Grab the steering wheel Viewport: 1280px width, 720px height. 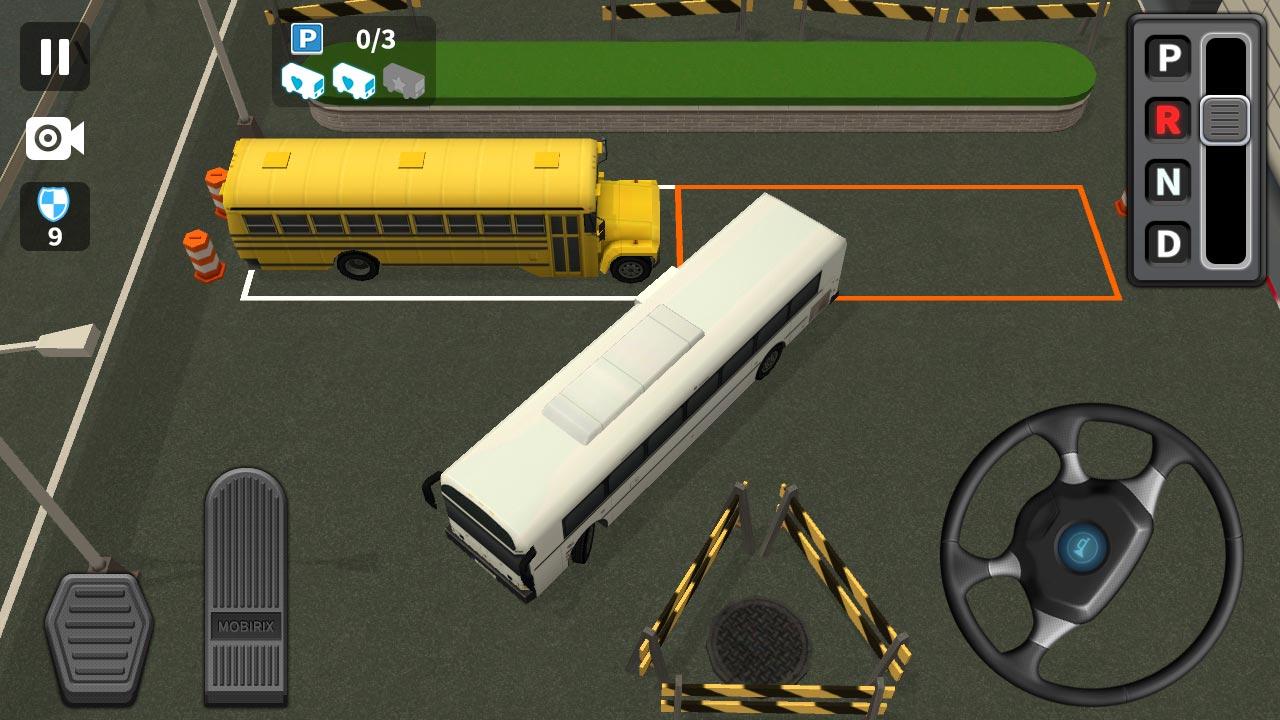1086,545
